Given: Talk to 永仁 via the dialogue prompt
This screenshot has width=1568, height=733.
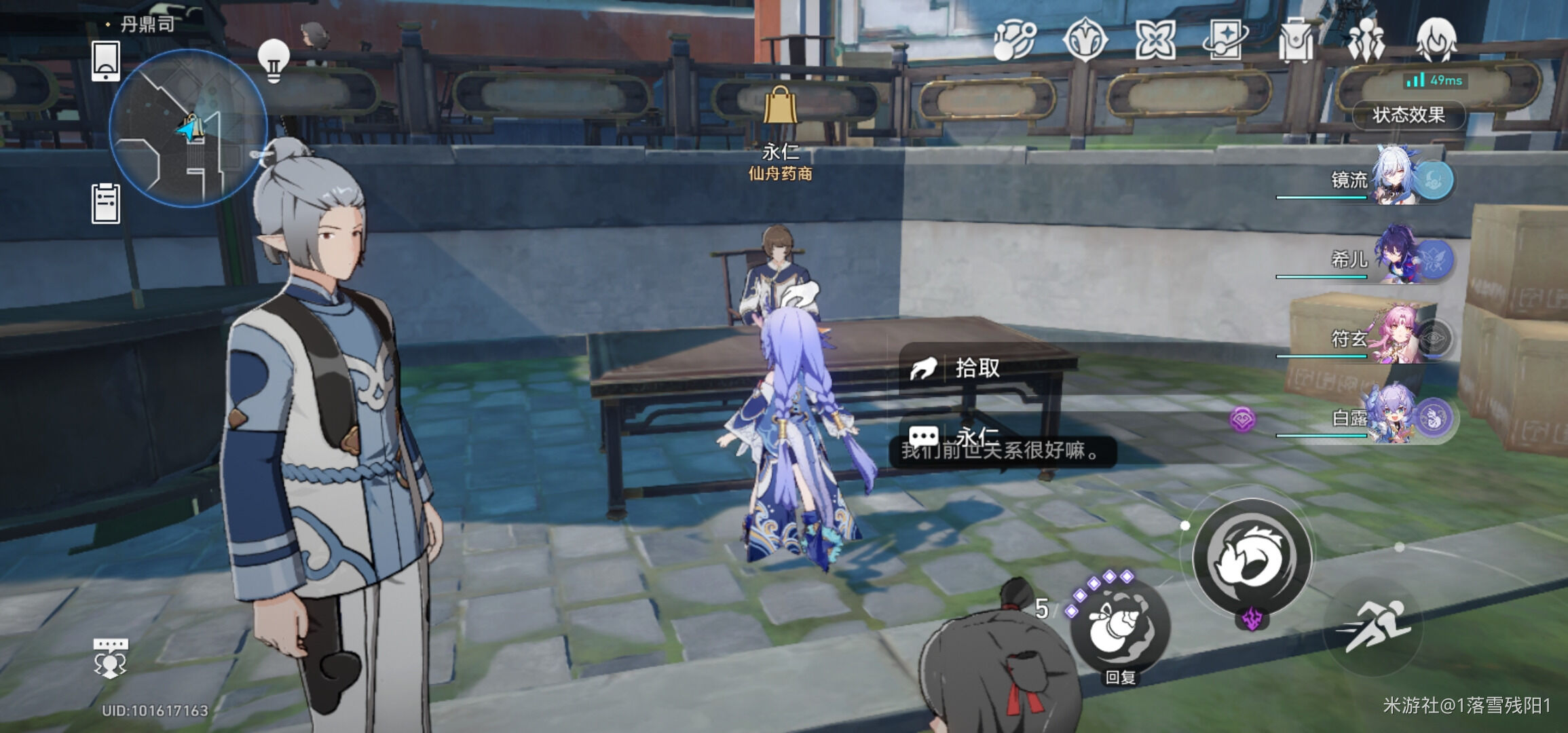Looking at the screenshot, I should (x=977, y=436).
